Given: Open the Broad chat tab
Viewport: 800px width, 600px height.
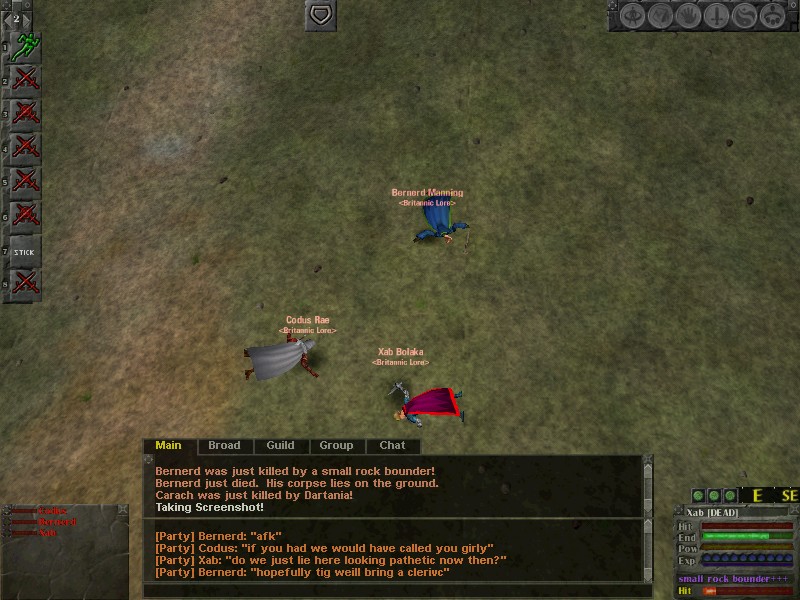Looking at the screenshot, I should 224,445.
